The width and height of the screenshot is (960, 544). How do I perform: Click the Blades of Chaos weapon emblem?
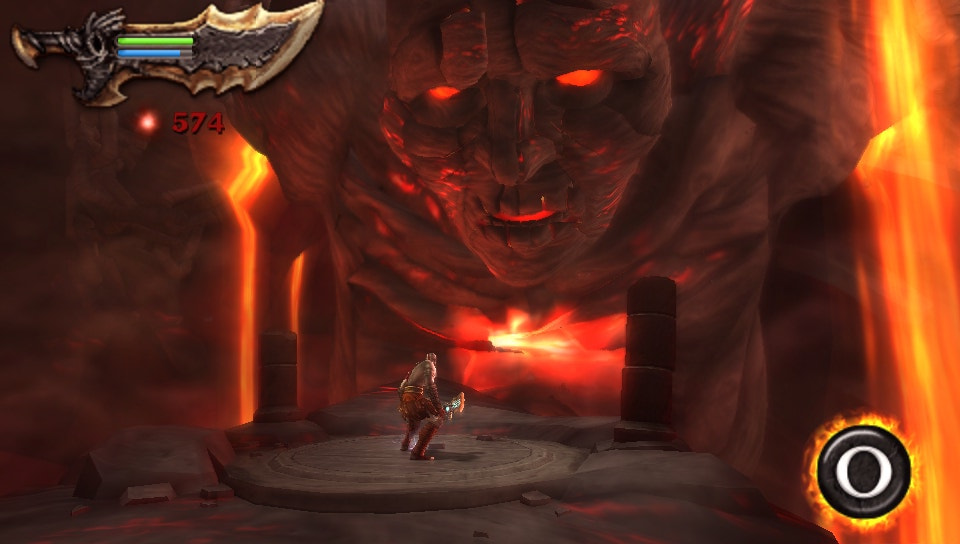(x=168, y=50)
